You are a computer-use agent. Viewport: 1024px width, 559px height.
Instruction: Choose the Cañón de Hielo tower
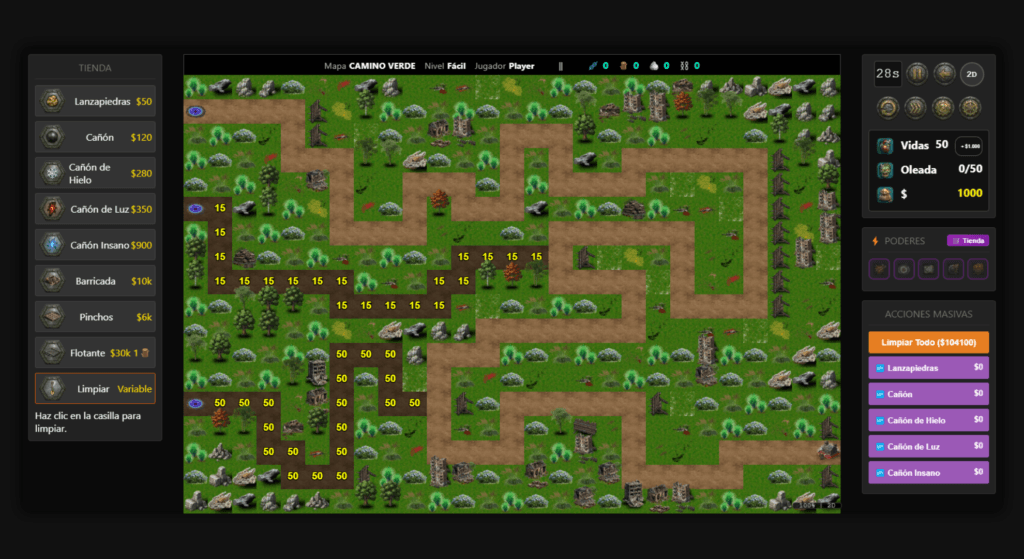[95, 173]
